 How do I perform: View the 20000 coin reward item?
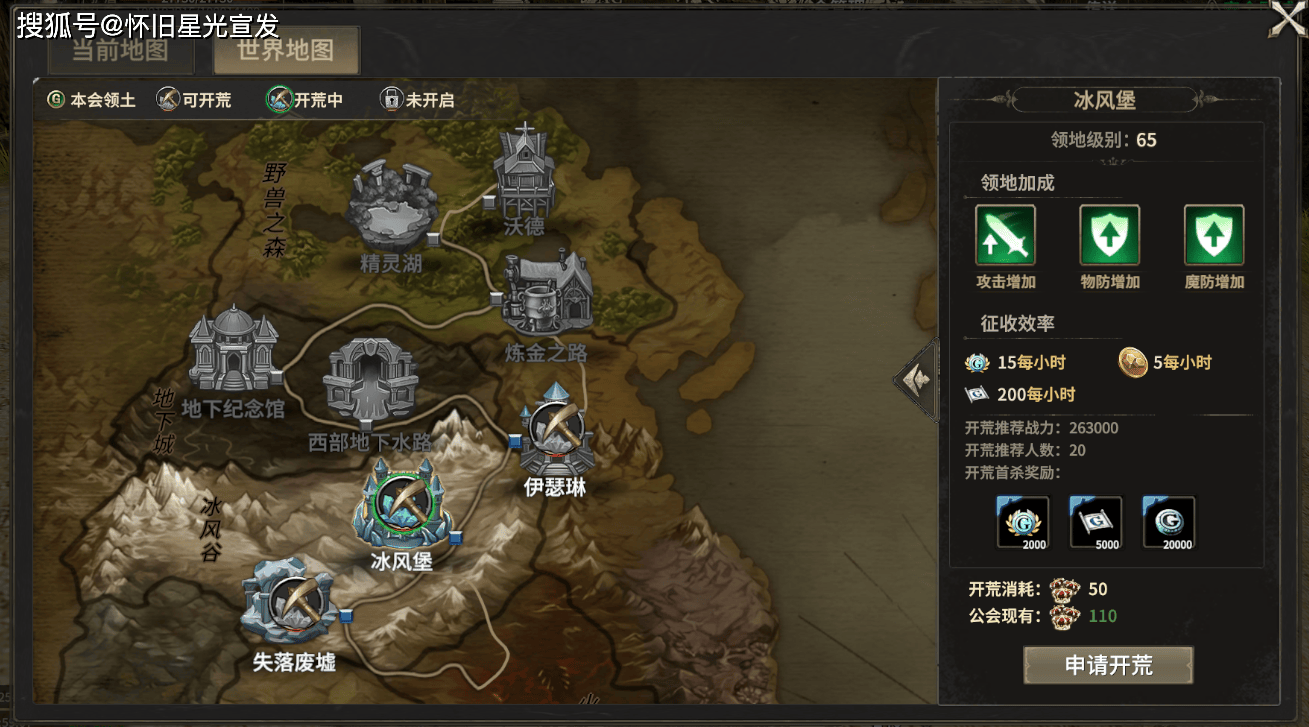point(1169,522)
